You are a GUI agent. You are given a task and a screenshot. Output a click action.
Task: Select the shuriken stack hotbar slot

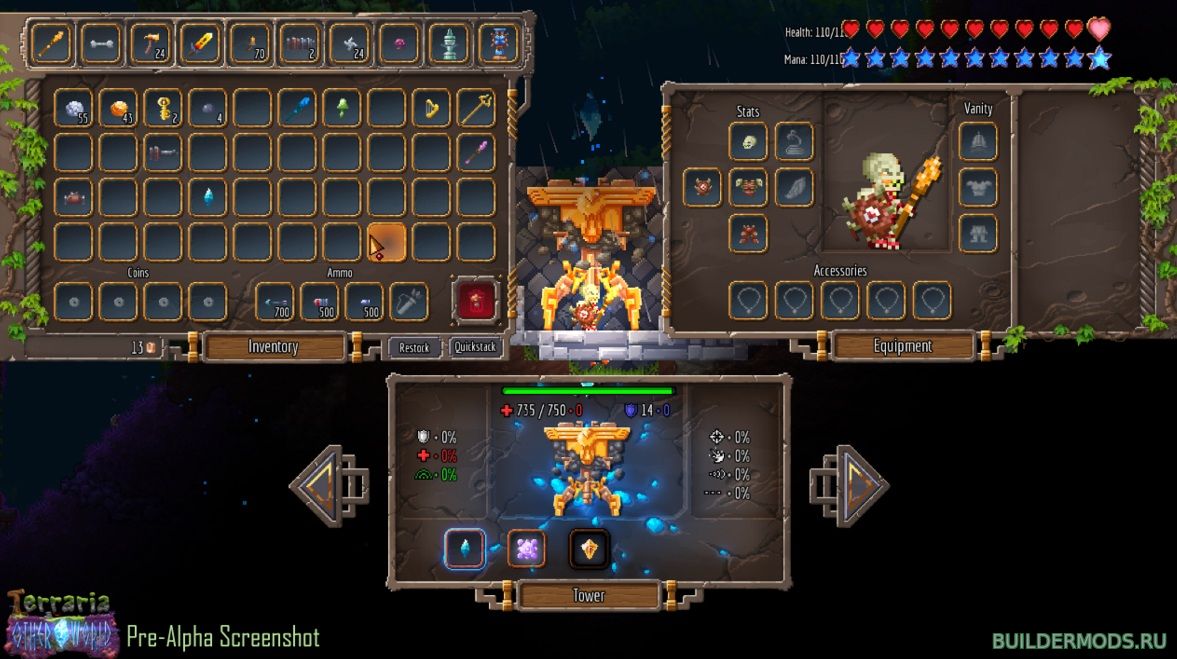tap(351, 43)
